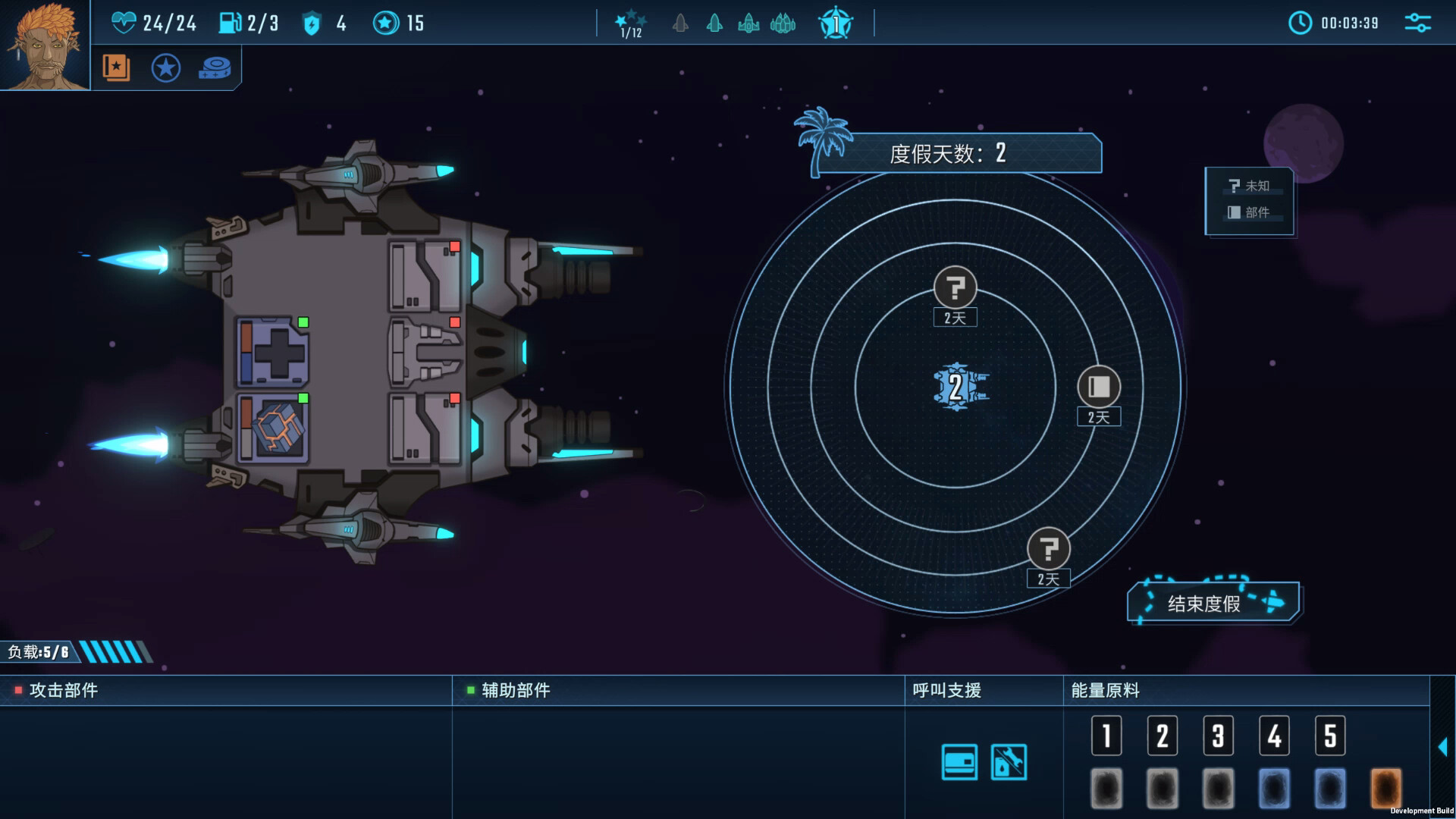
Task: Select the multi-engine fleet icon in top bar
Action: (784, 24)
